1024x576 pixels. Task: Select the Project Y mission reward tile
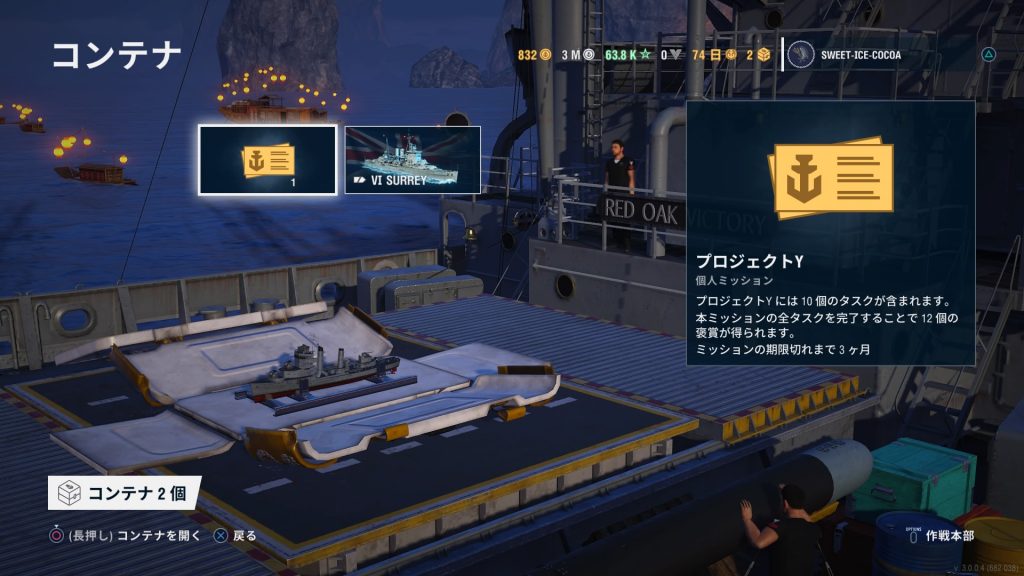pos(267,160)
